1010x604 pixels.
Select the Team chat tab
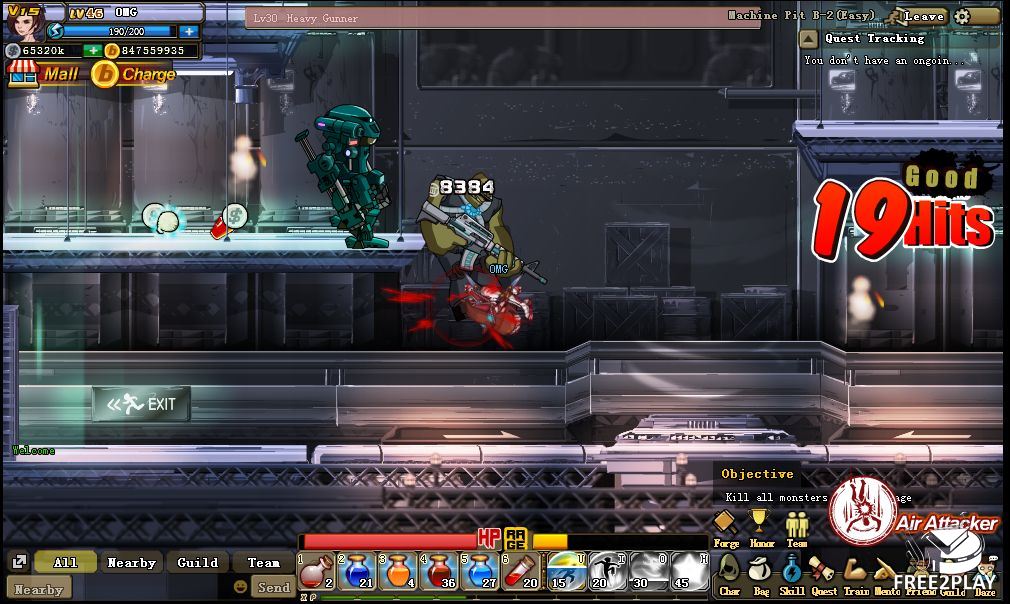point(264,563)
